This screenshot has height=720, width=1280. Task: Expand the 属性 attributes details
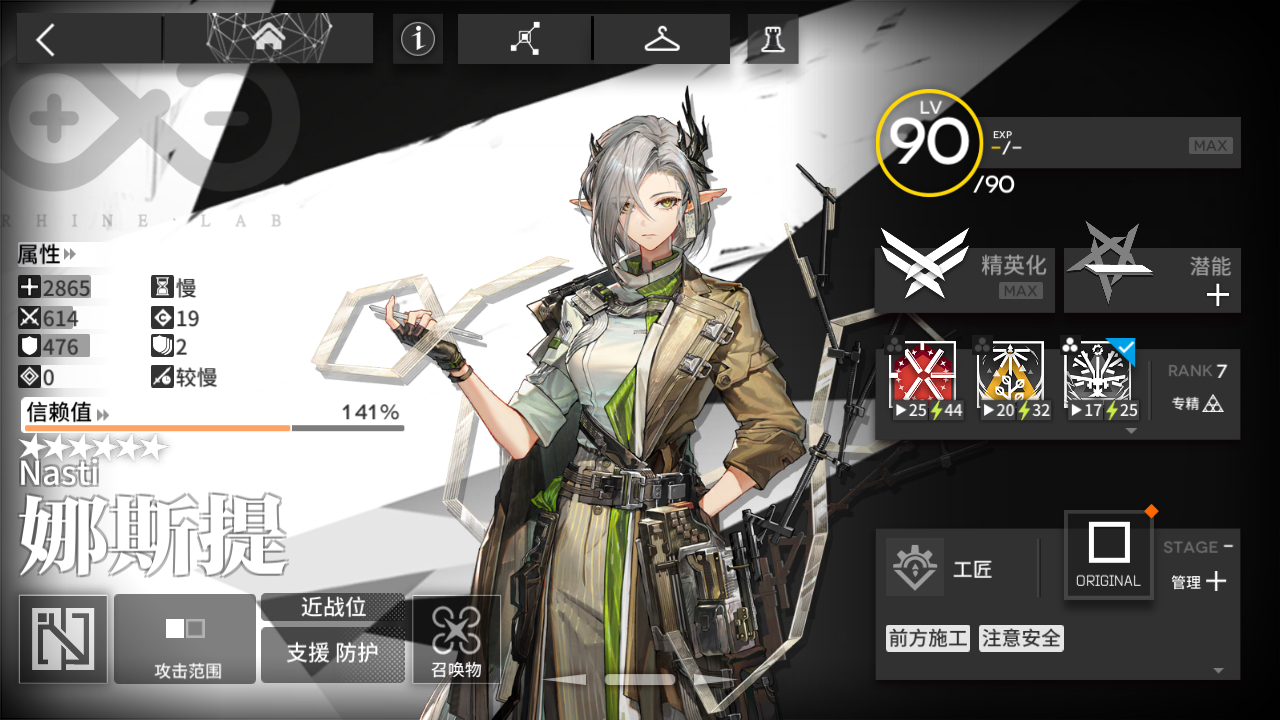47,255
